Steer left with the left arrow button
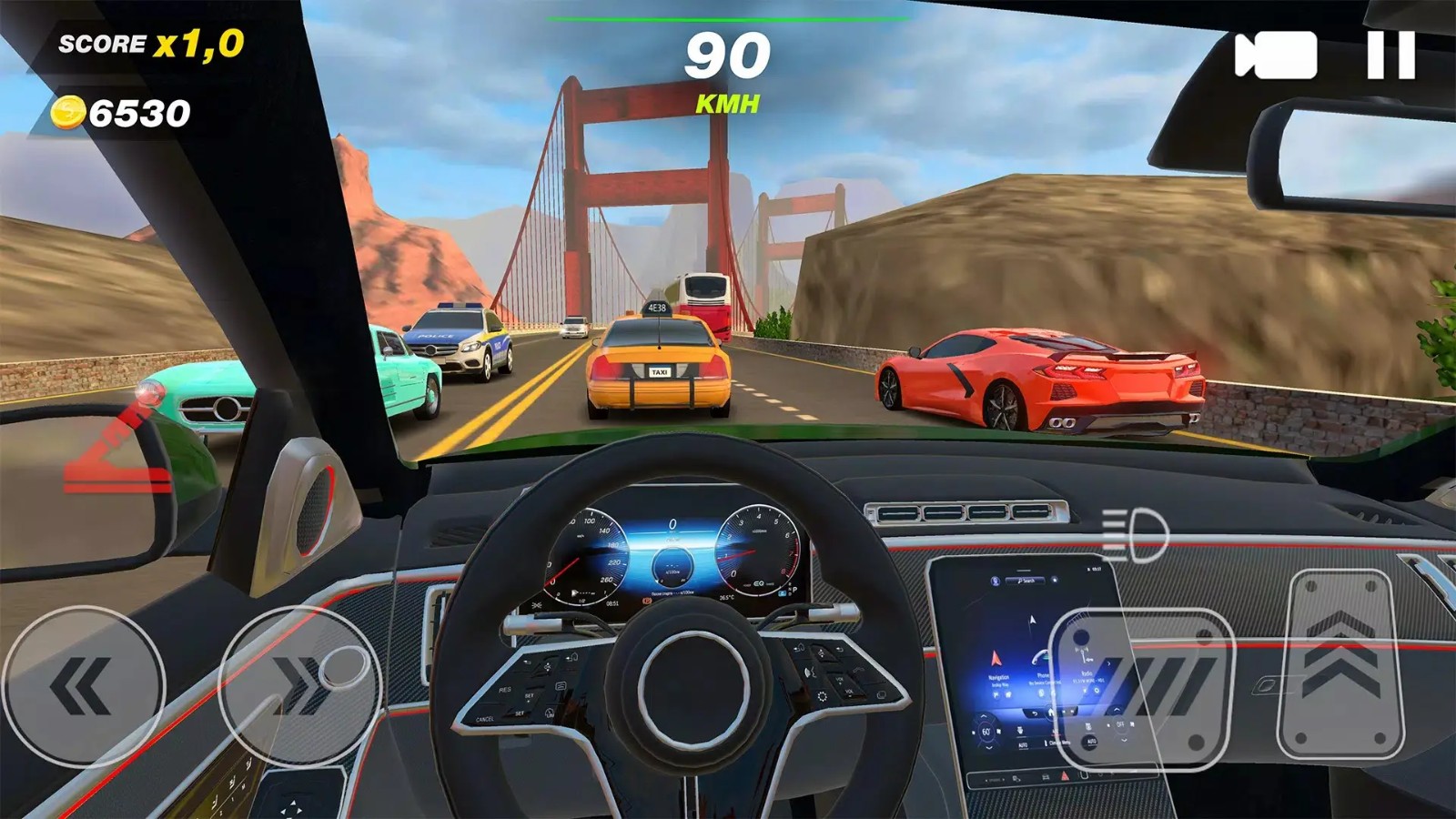This screenshot has width=1456, height=819. point(83,687)
